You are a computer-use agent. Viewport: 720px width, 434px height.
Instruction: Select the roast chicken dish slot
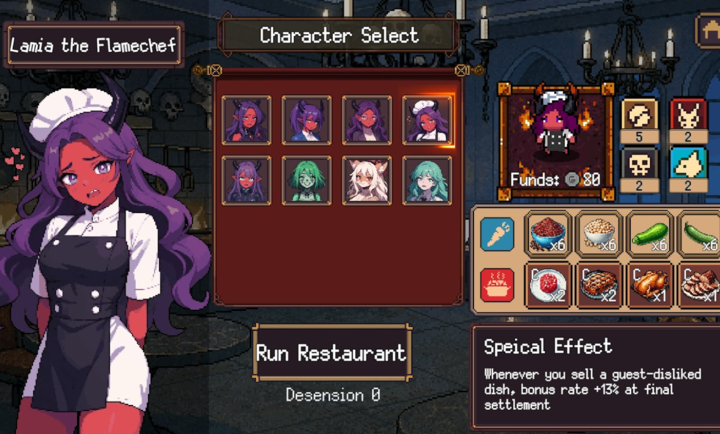[x=649, y=285]
